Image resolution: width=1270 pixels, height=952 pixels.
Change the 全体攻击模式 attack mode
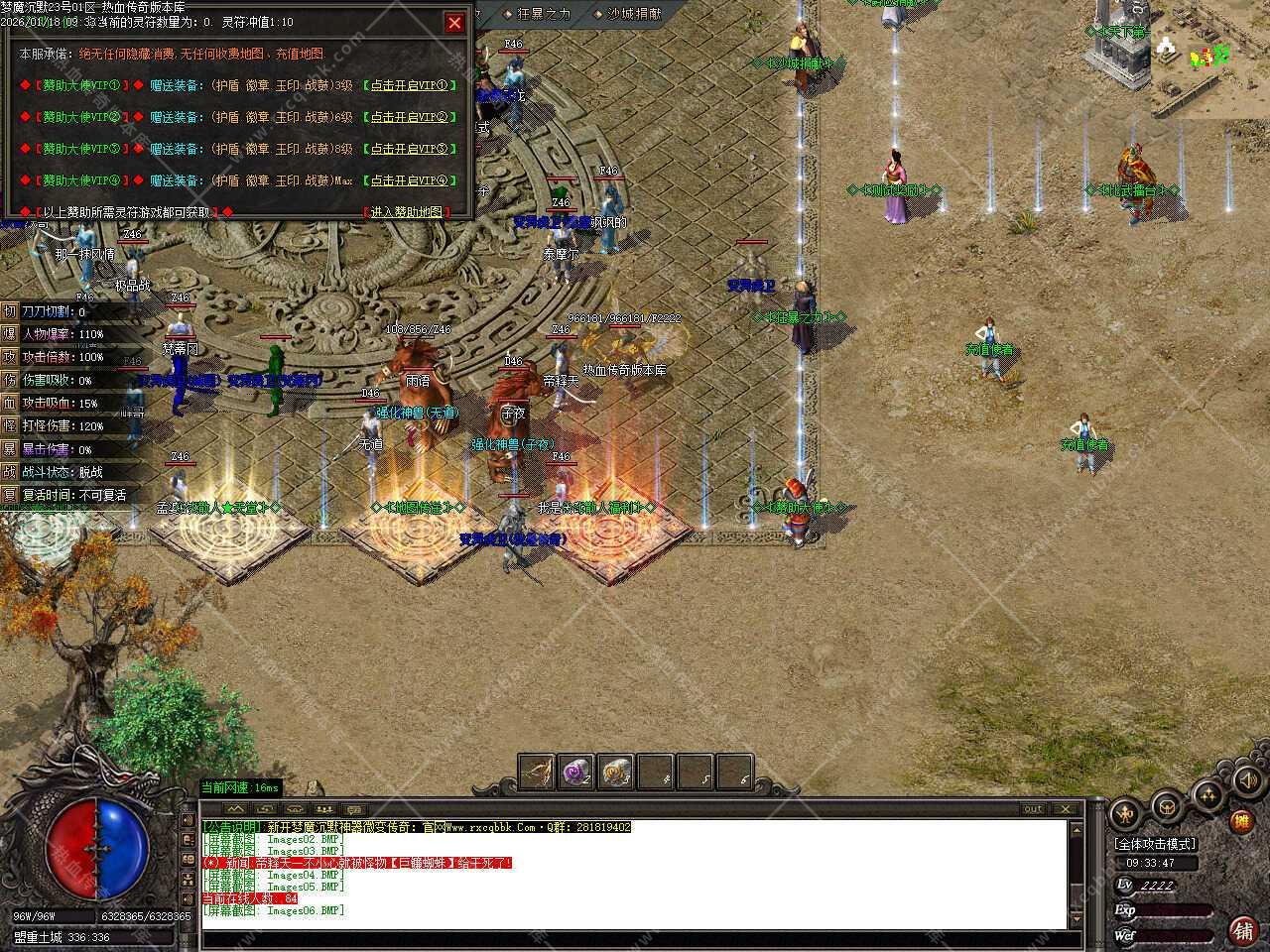(x=1156, y=844)
